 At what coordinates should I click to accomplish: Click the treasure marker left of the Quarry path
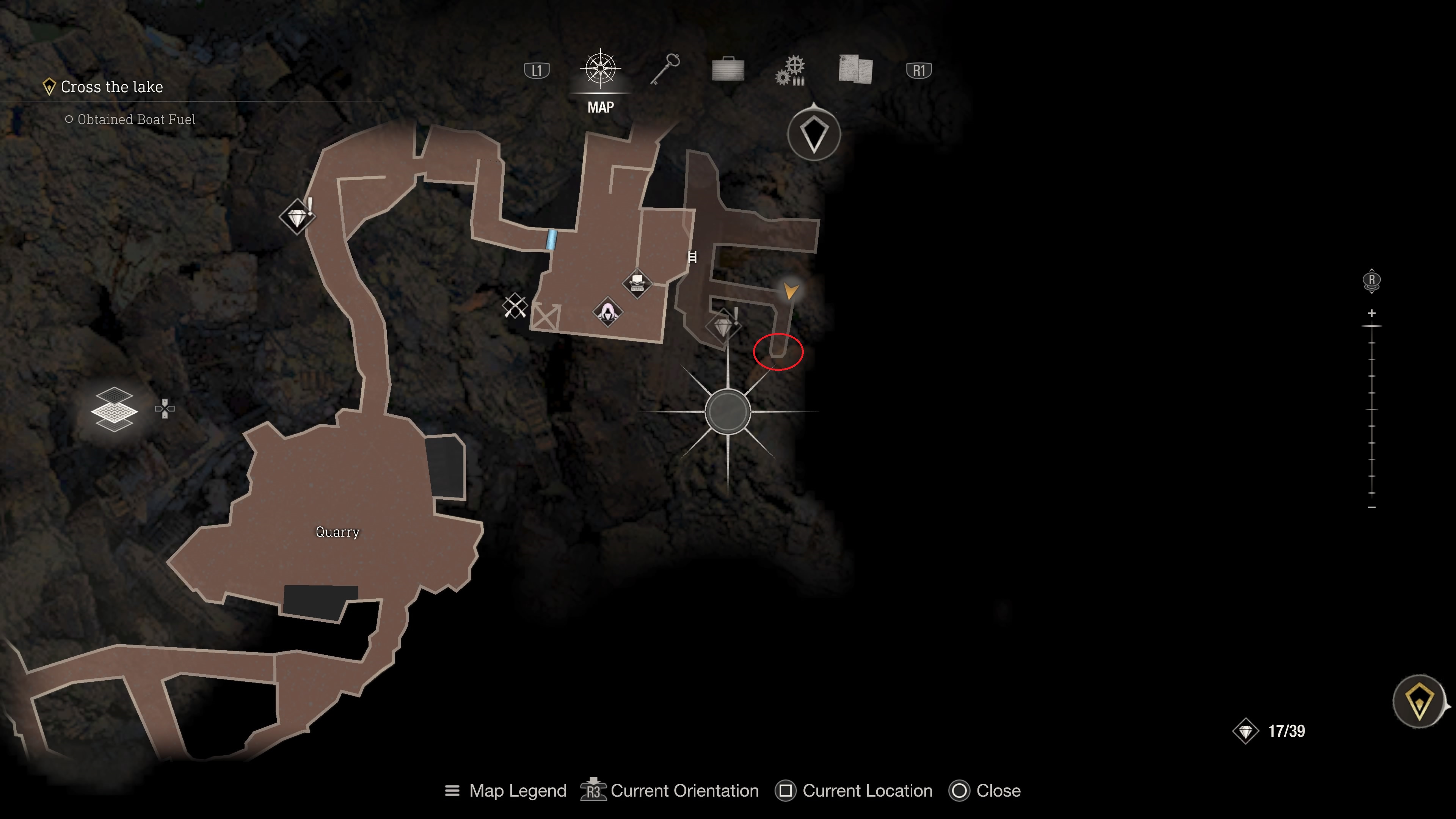[297, 217]
